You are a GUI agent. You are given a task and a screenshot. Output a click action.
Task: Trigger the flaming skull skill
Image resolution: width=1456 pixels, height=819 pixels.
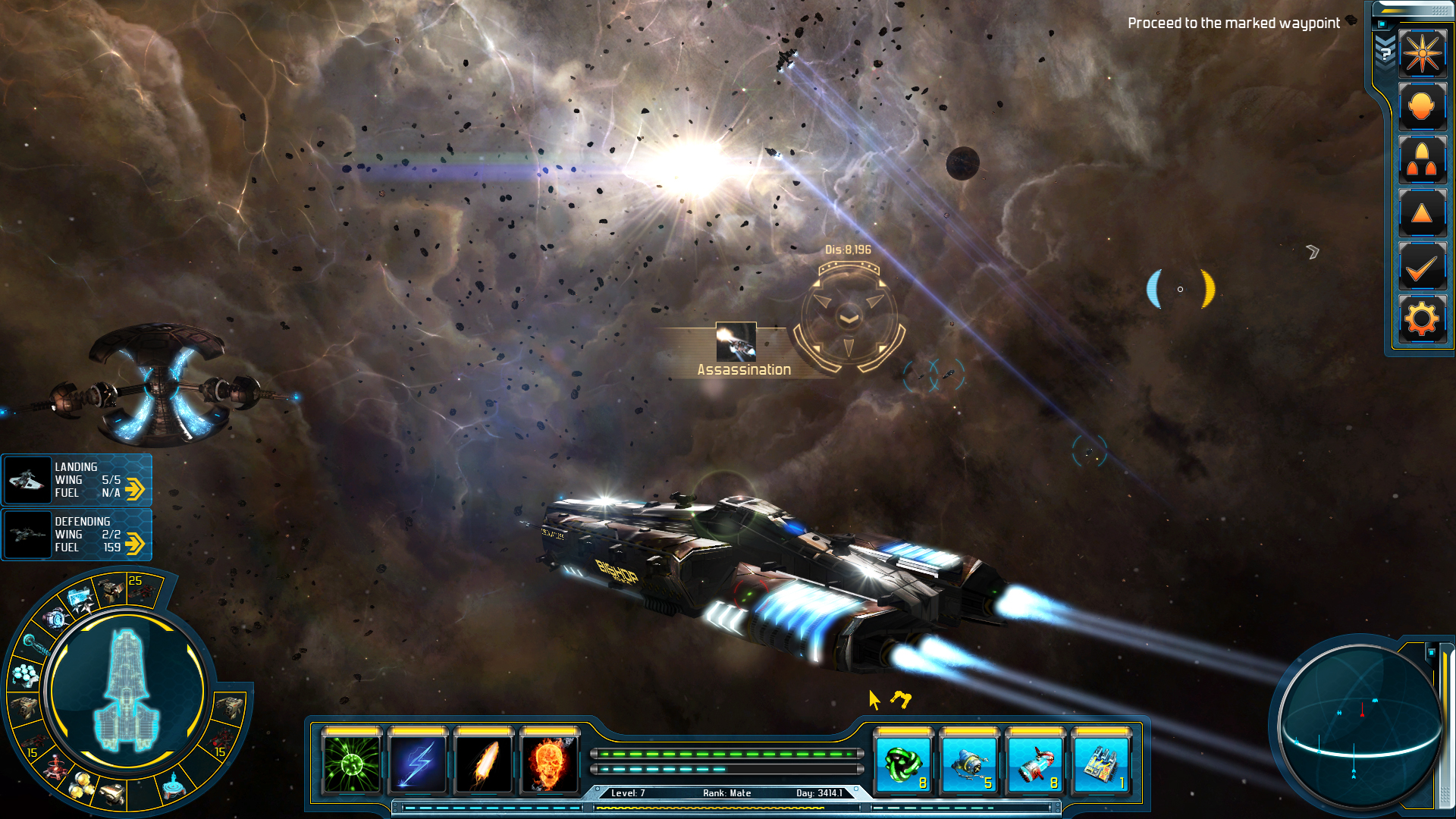click(550, 762)
